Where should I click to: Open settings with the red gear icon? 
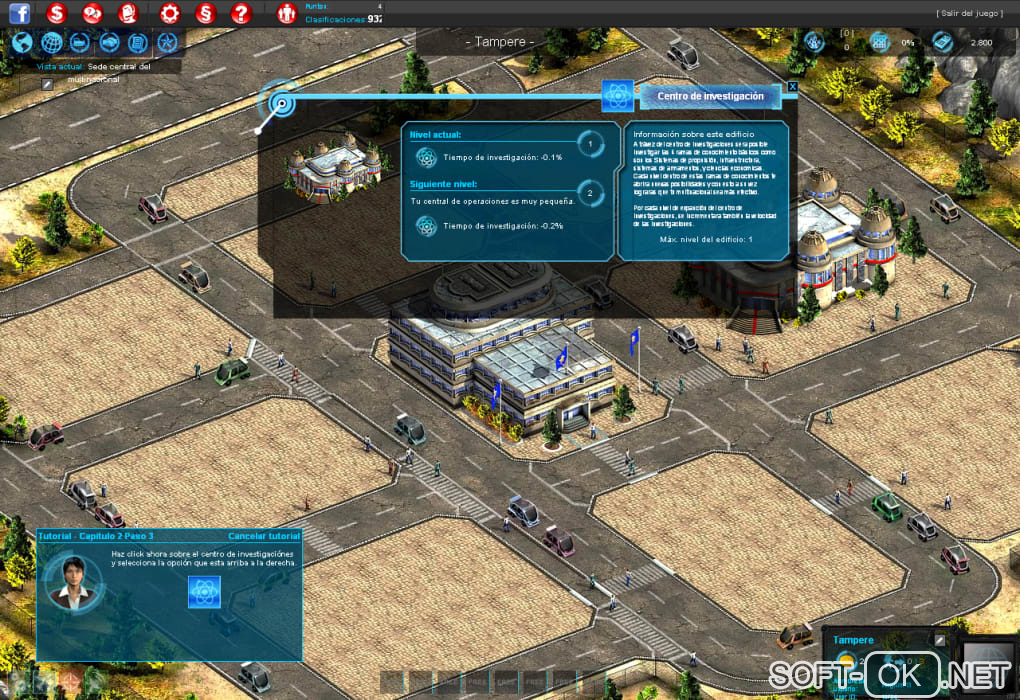(170, 14)
